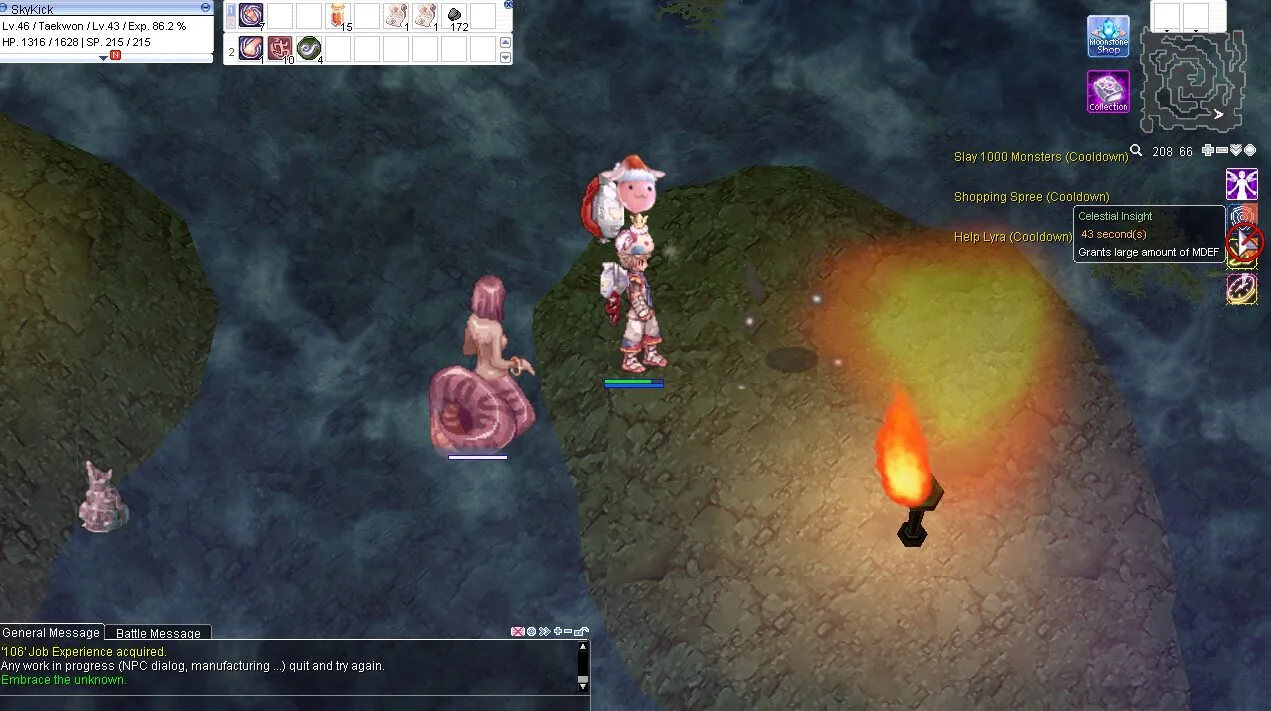Click the minimap

click(1194, 81)
